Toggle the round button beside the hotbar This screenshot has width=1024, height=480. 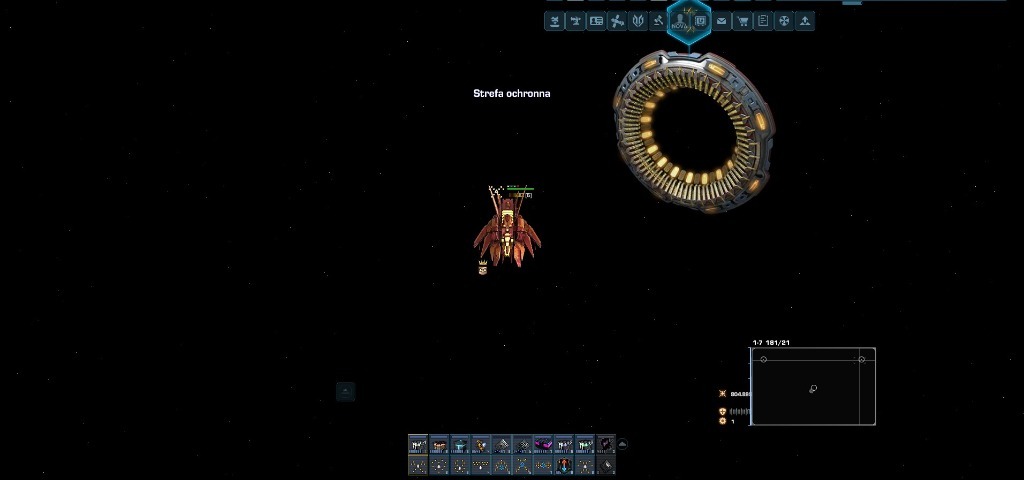coord(623,444)
